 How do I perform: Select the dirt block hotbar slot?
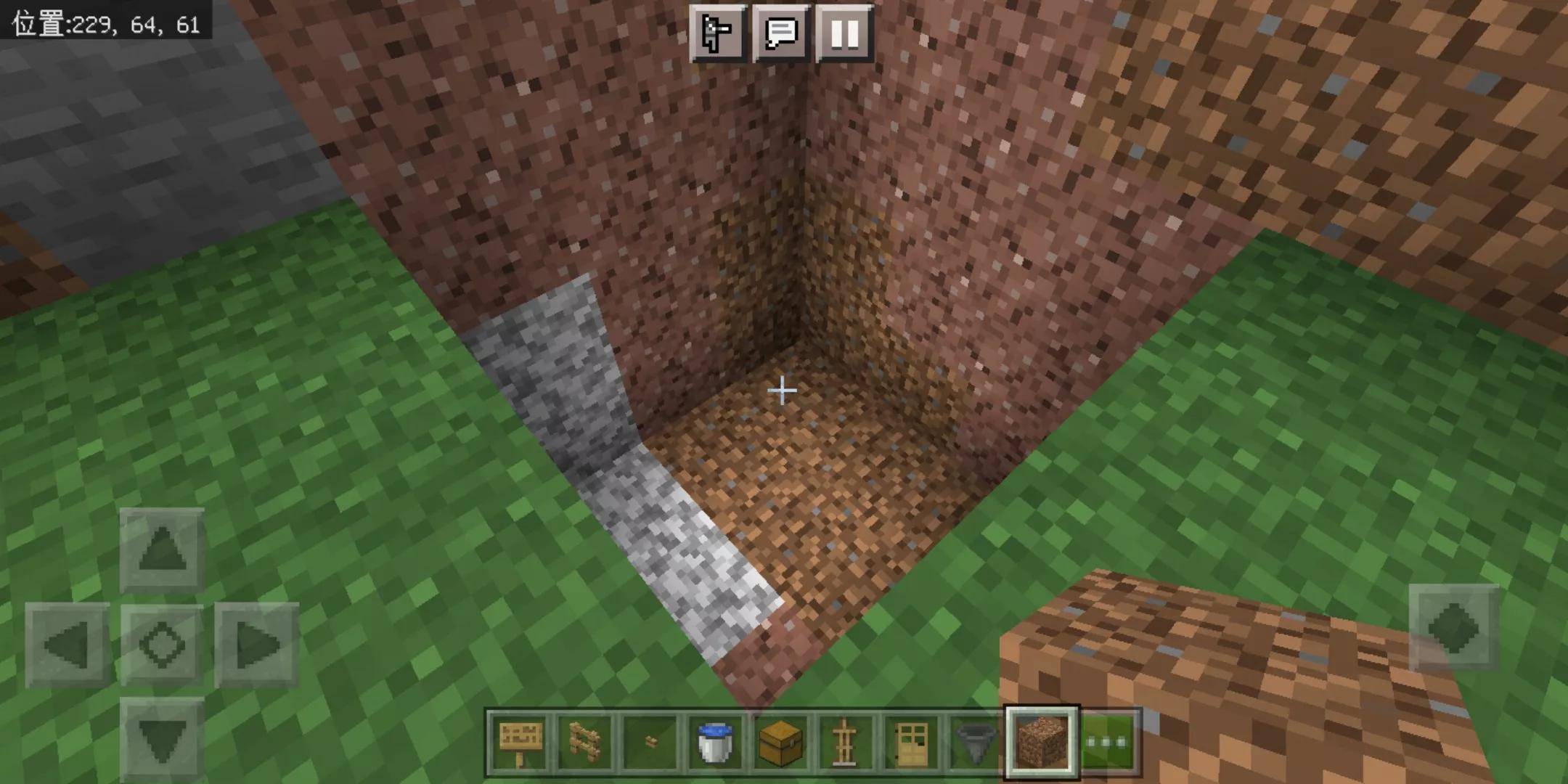[x=1042, y=742]
